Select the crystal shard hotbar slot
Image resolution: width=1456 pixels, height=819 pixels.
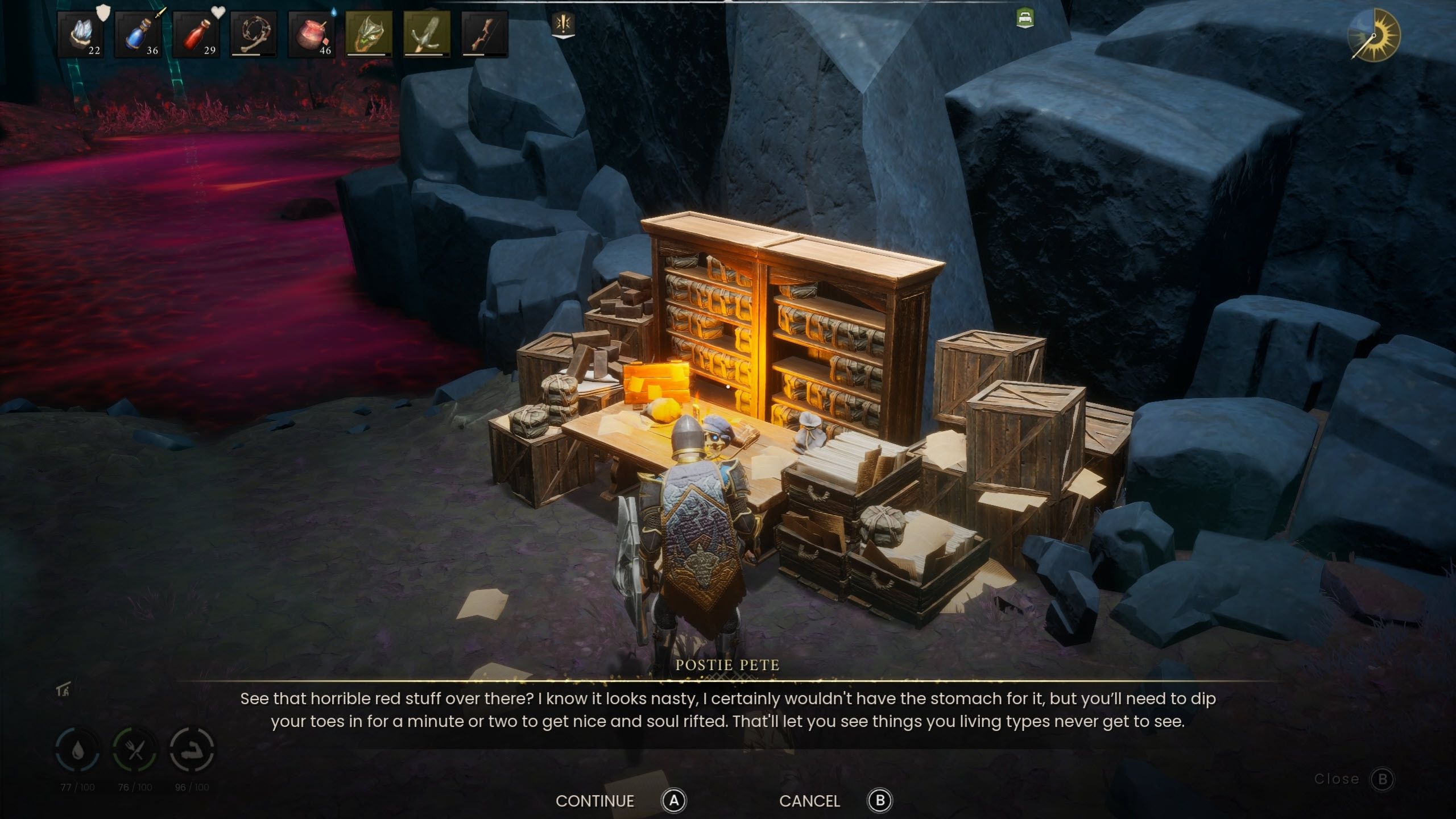pos(80,35)
